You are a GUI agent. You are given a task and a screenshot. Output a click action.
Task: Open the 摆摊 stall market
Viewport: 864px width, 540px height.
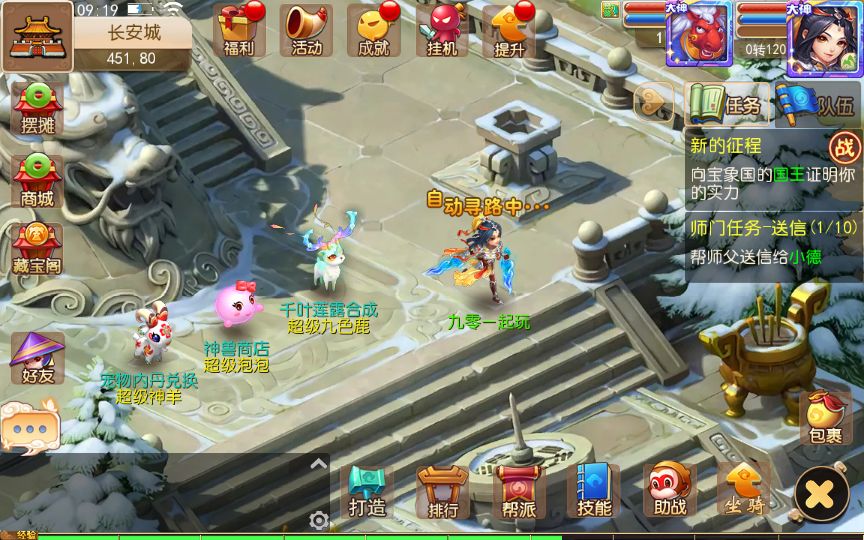tap(37, 109)
